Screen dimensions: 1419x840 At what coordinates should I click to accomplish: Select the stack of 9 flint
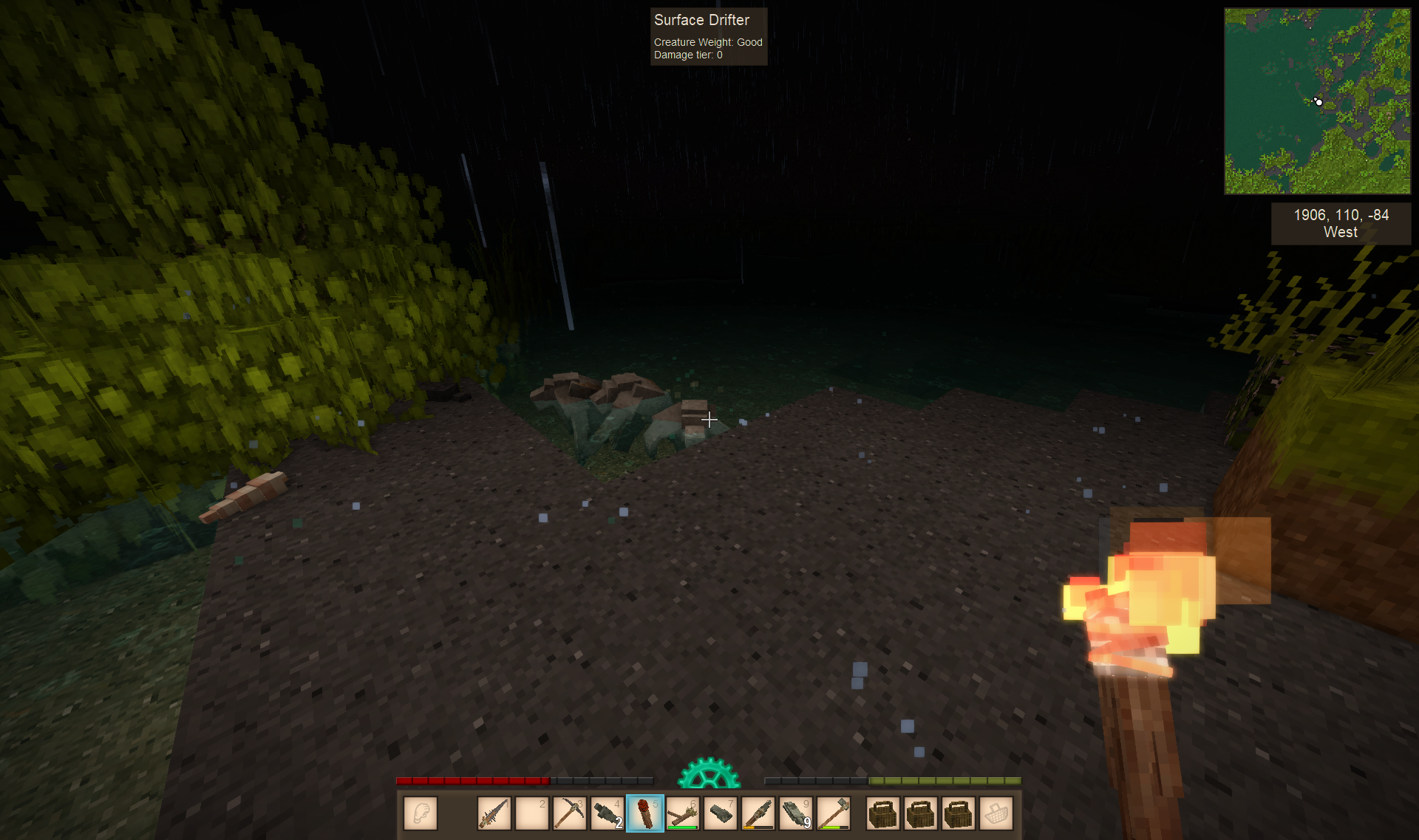click(795, 813)
